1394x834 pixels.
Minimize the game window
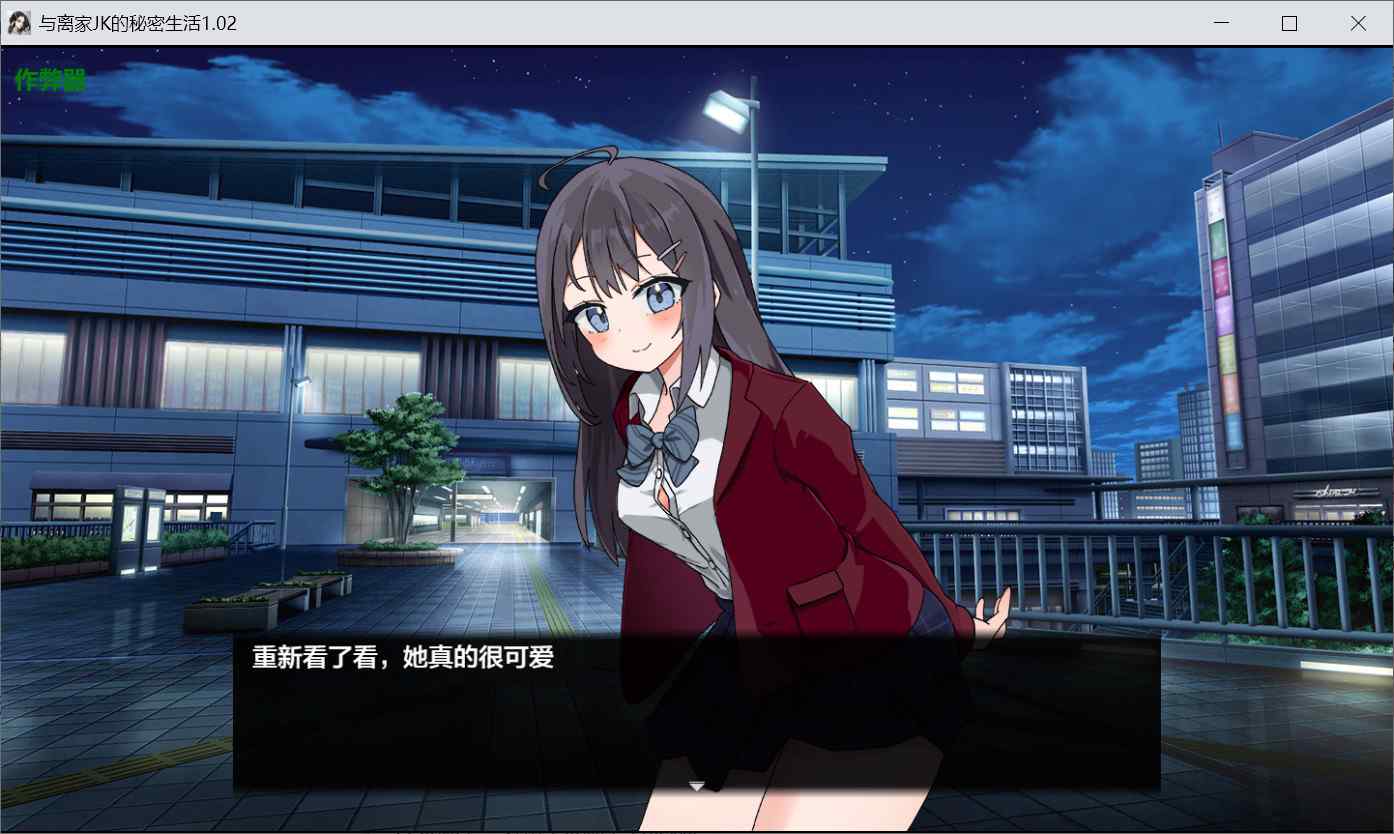[x=1221, y=23]
